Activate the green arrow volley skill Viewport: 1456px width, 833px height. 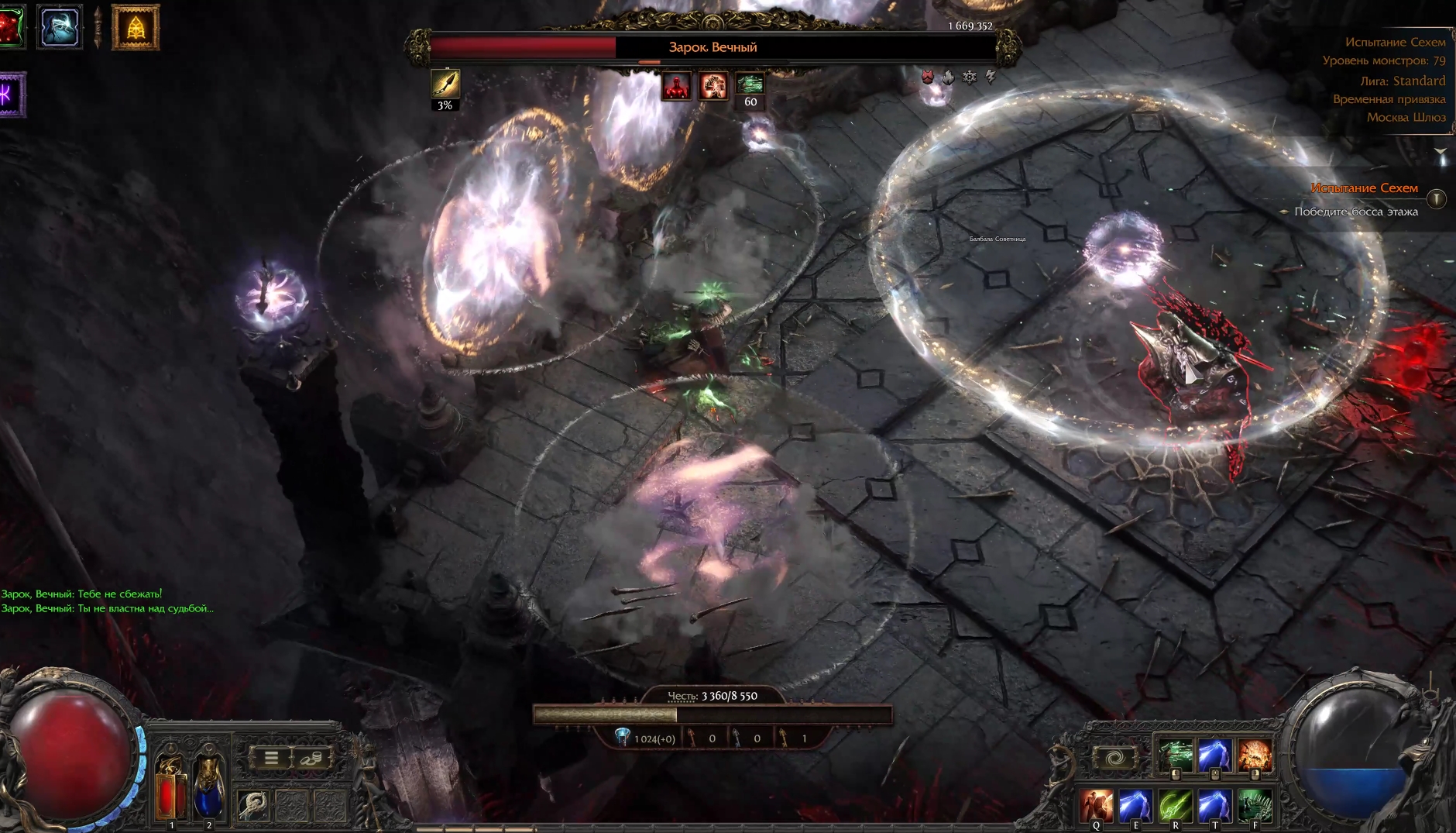pyautogui.click(x=1176, y=755)
